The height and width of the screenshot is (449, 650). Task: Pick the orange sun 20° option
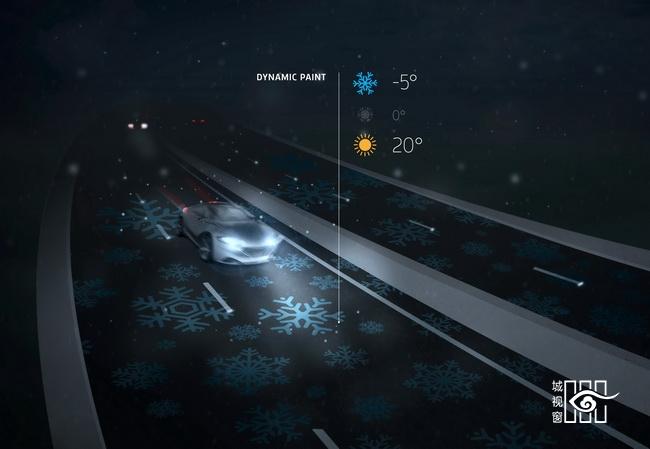[366, 146]
